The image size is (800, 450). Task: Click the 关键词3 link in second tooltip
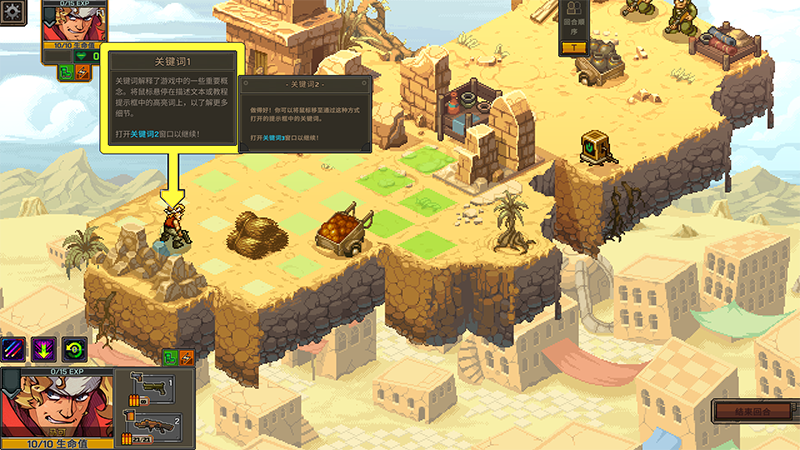click(276, 137)
